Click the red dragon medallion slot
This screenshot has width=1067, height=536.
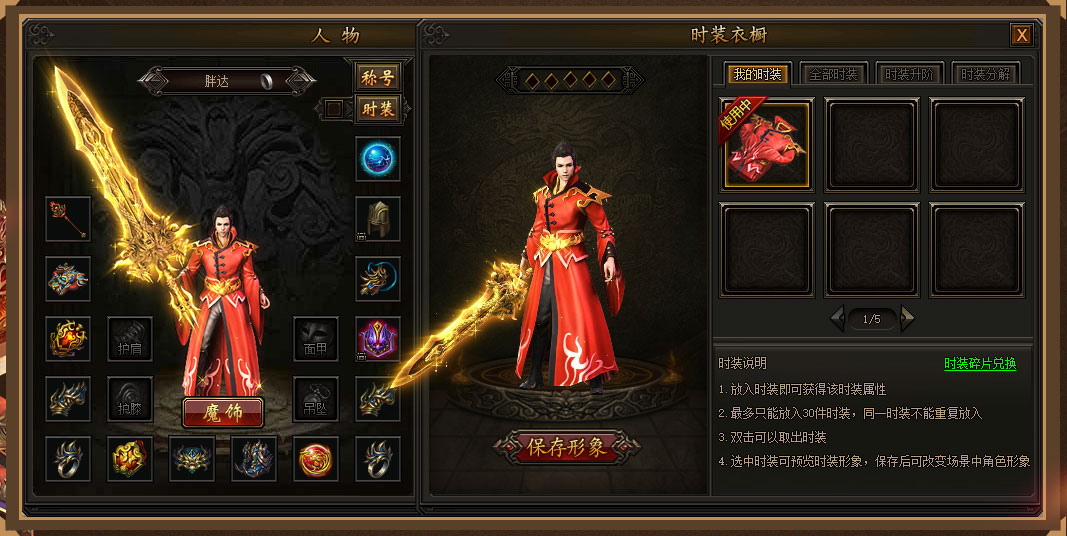tap(316, 459)
